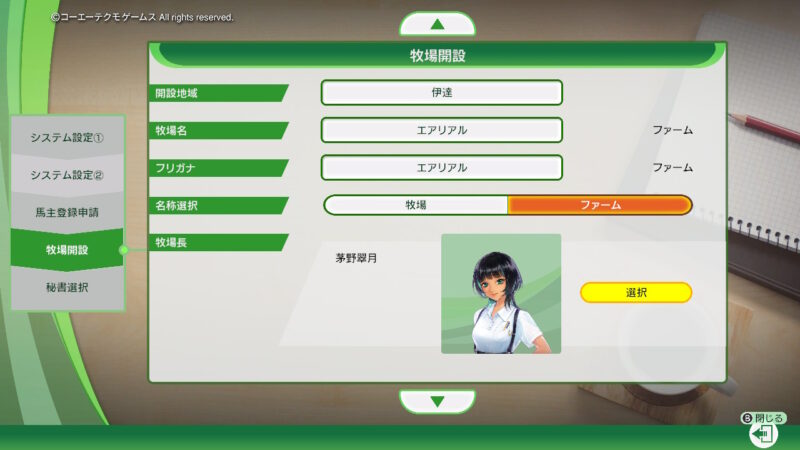
Task: Close the screen with the 閉じる button
Action: point(763,432)
